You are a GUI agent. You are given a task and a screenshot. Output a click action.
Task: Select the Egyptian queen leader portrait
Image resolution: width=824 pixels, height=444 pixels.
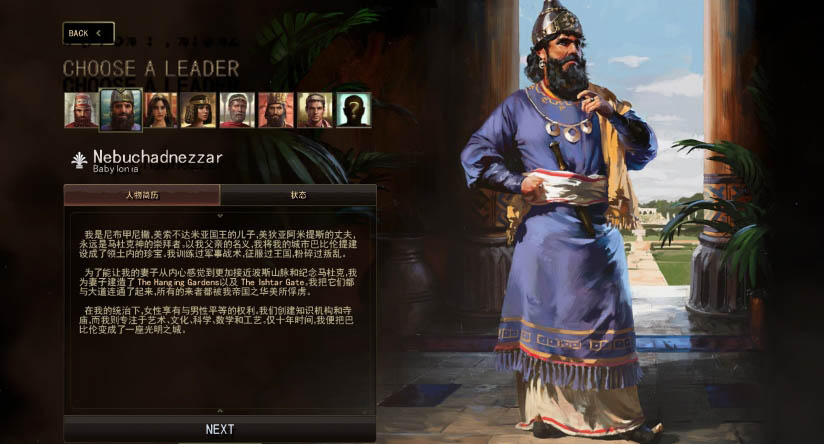coord(198,110)
